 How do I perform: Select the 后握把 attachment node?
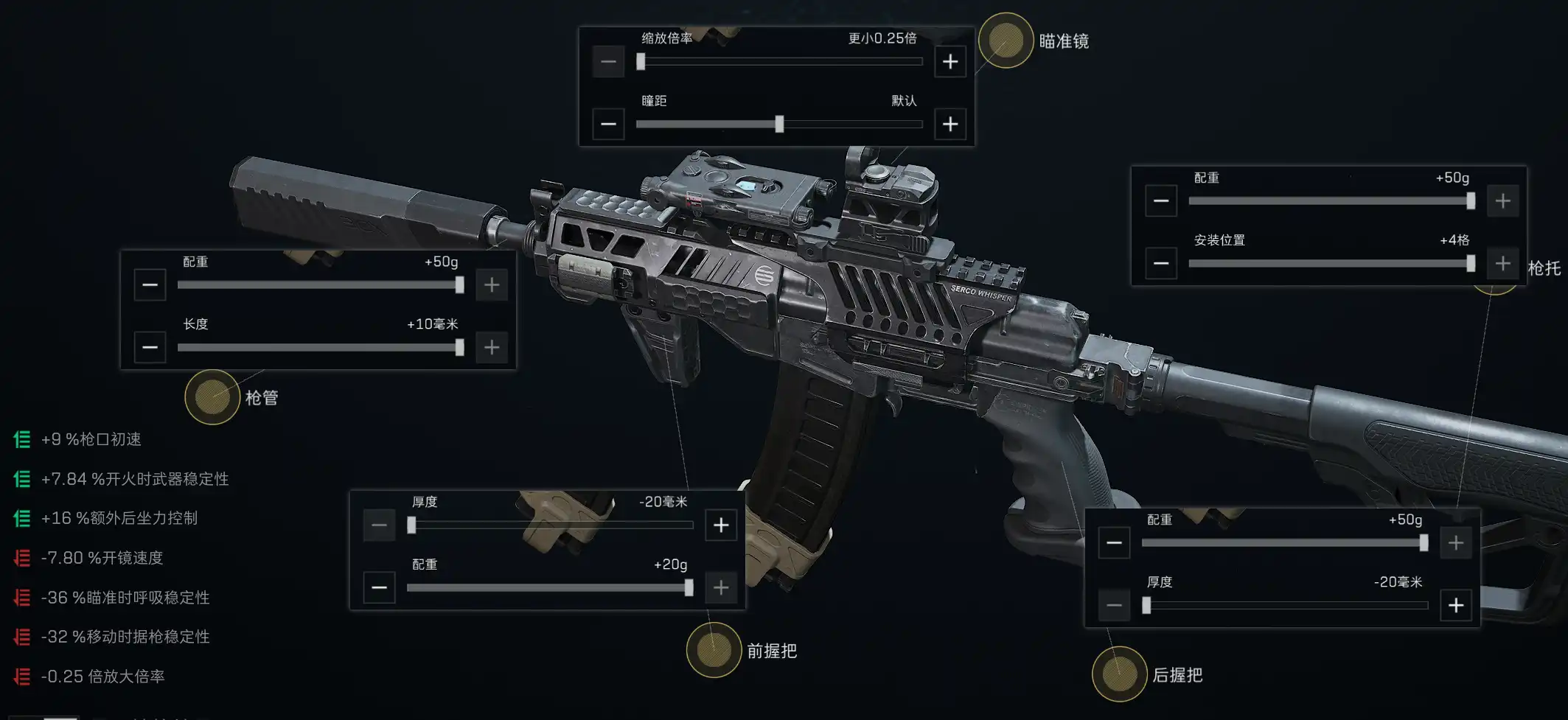(1119, 674)
